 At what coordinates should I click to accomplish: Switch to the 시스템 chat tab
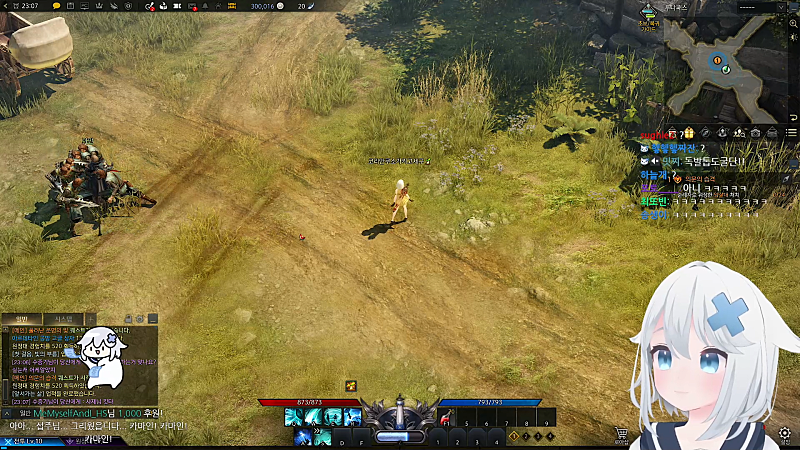click(63, 319)
